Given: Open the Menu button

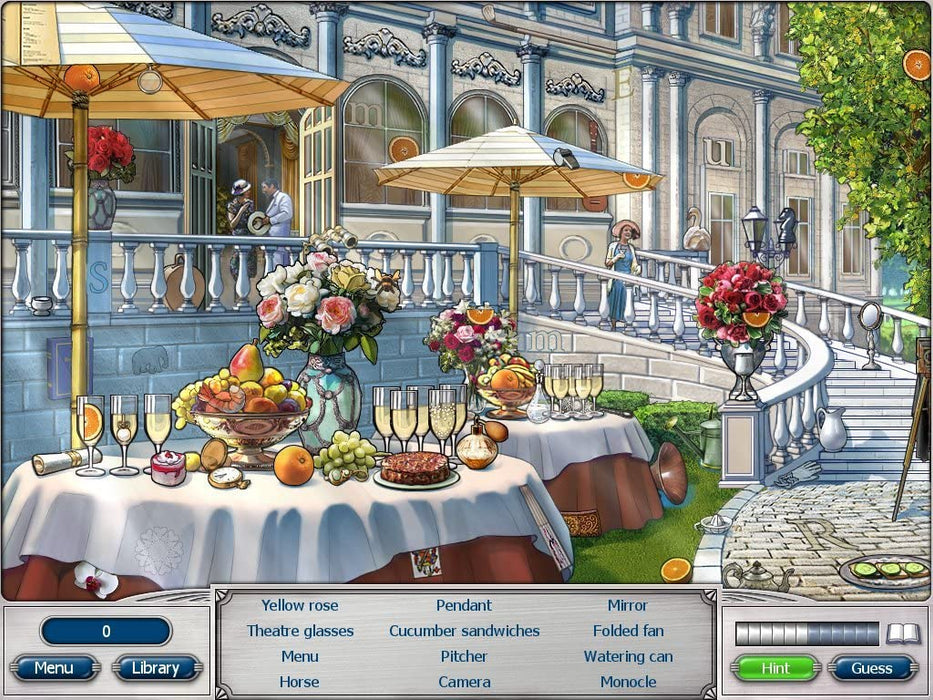Looking at the screenshot, I should click(54, 668).
